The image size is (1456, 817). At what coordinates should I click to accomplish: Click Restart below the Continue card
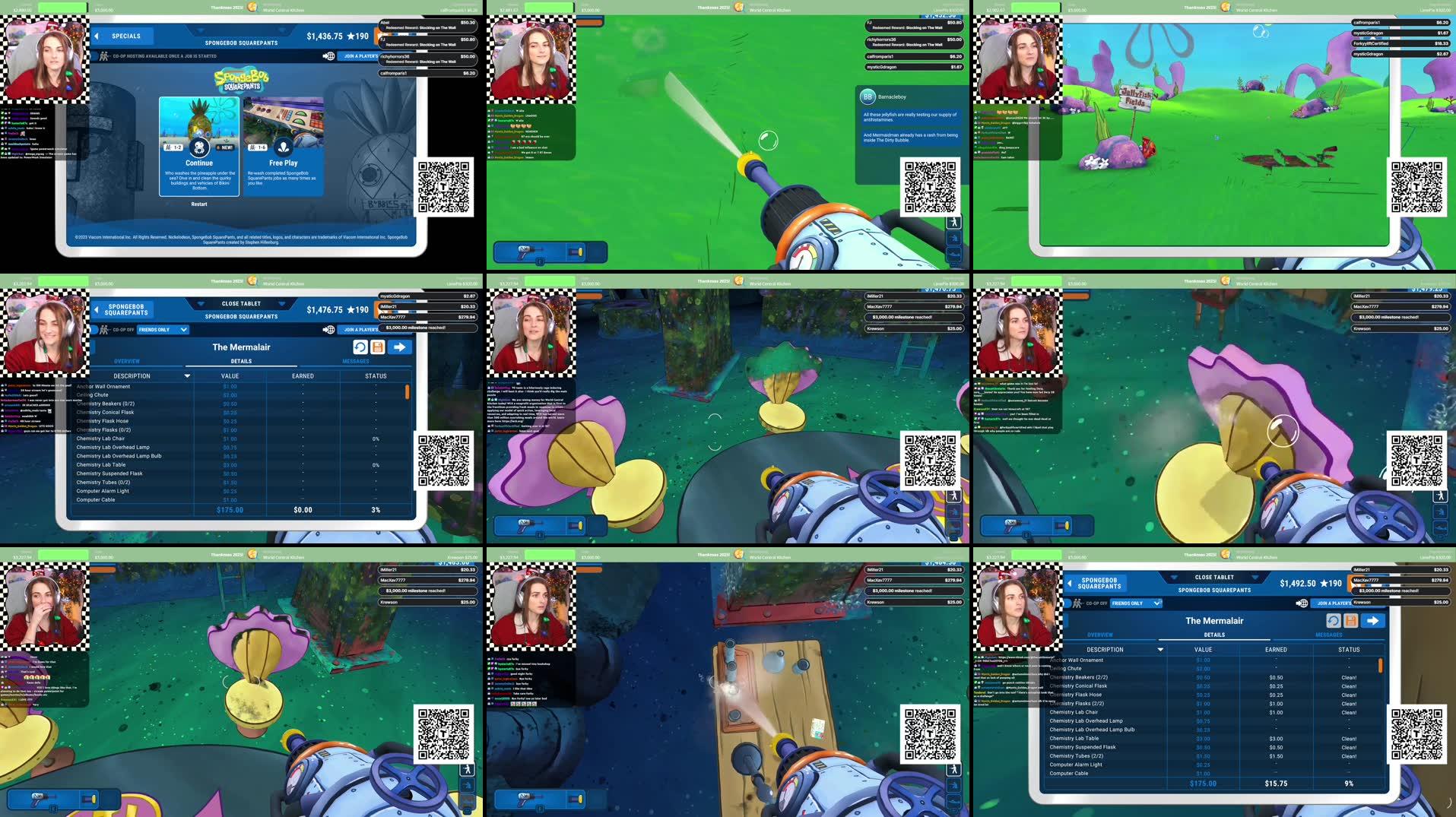click(198, 205)
